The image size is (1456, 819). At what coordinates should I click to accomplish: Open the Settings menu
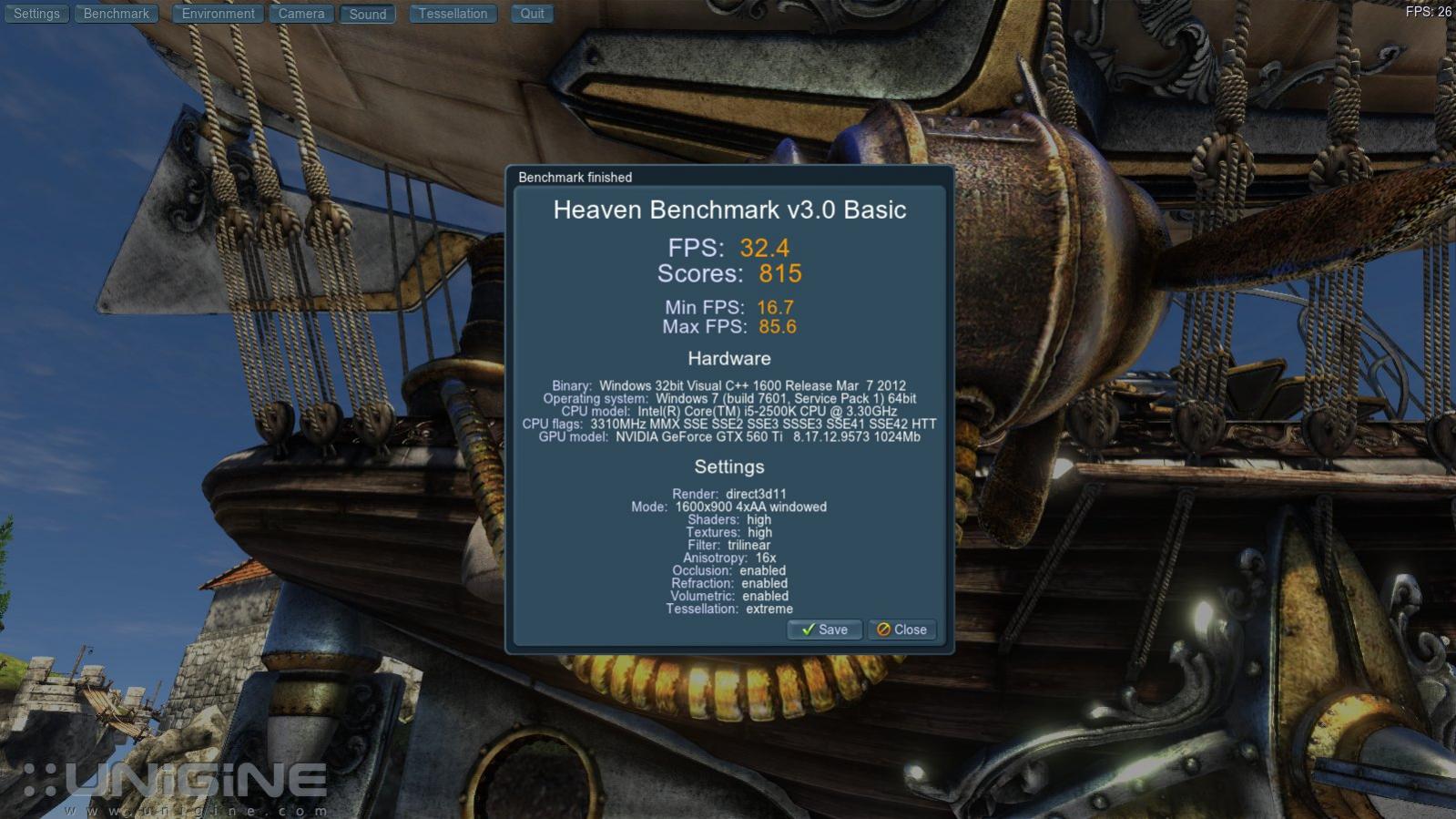36,14
